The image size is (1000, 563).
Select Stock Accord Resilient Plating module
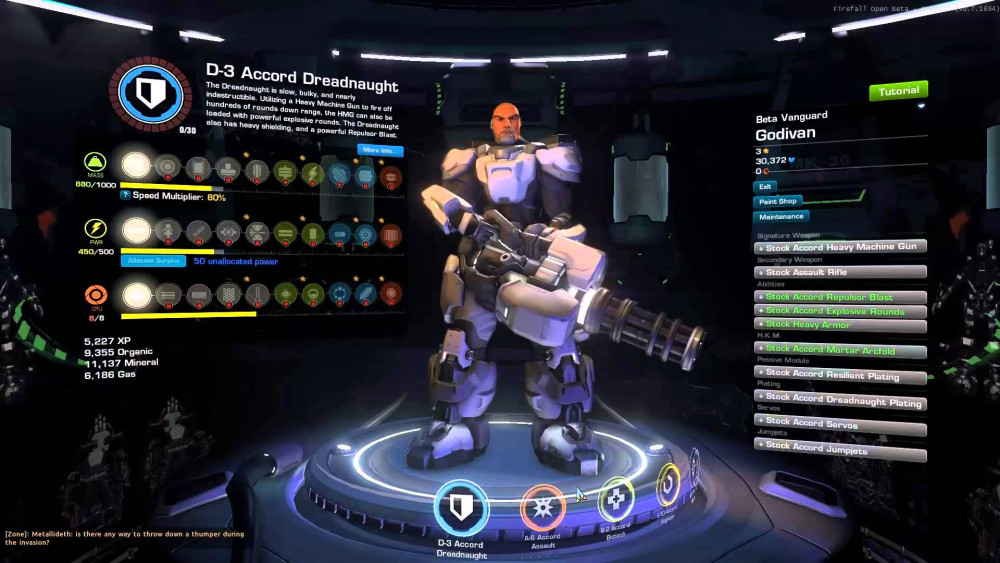pos(840,376)
